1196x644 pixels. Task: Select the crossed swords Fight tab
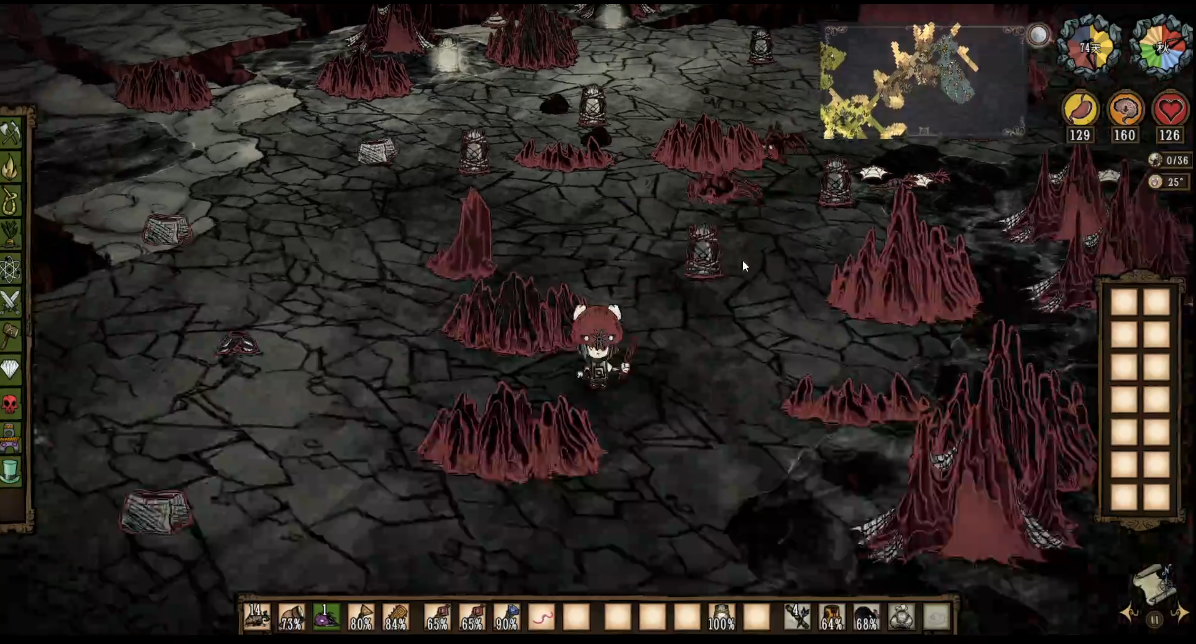click(x=11, y=302)
